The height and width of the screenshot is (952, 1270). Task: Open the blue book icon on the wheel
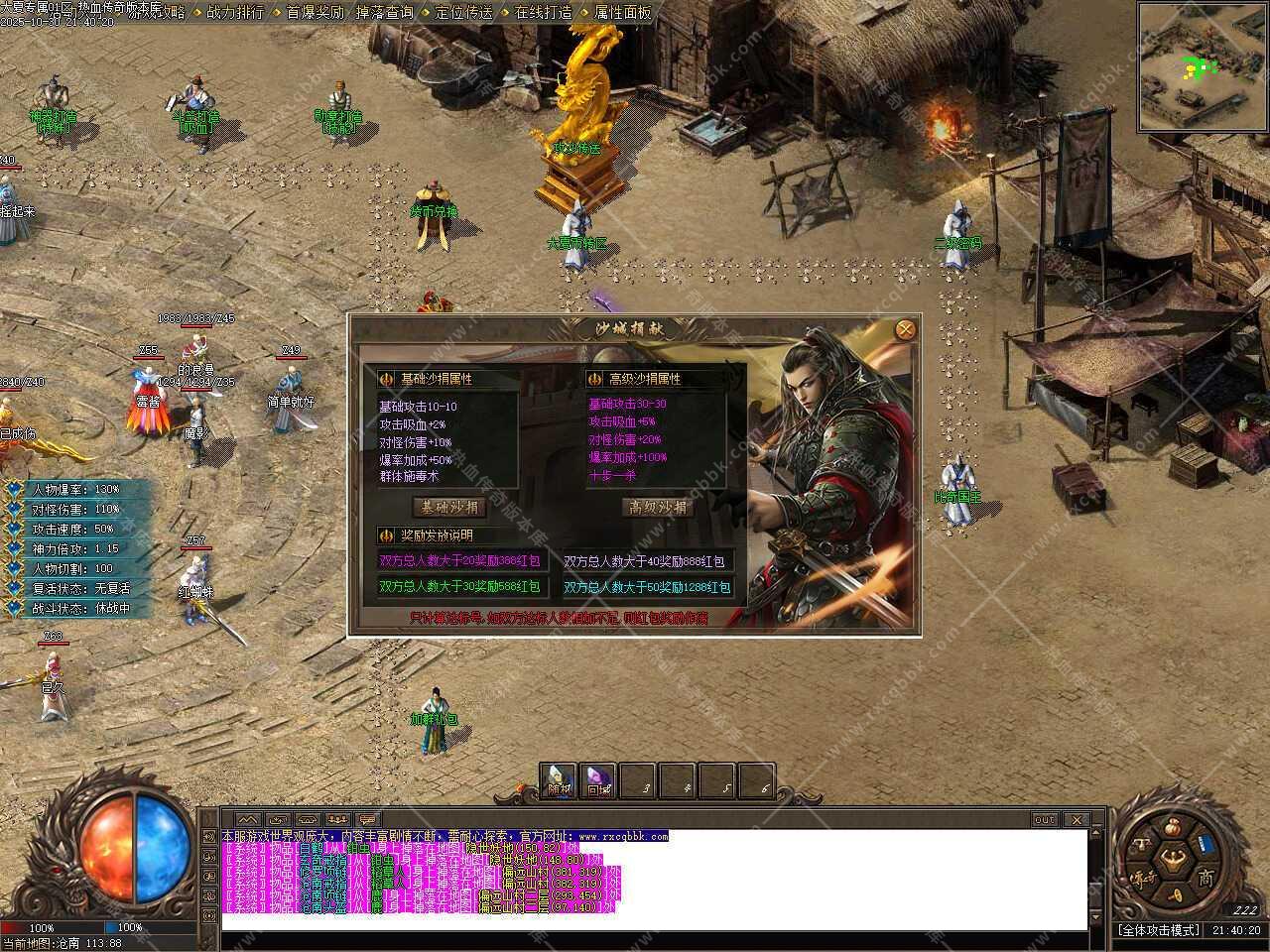[x=1206, y=844]
